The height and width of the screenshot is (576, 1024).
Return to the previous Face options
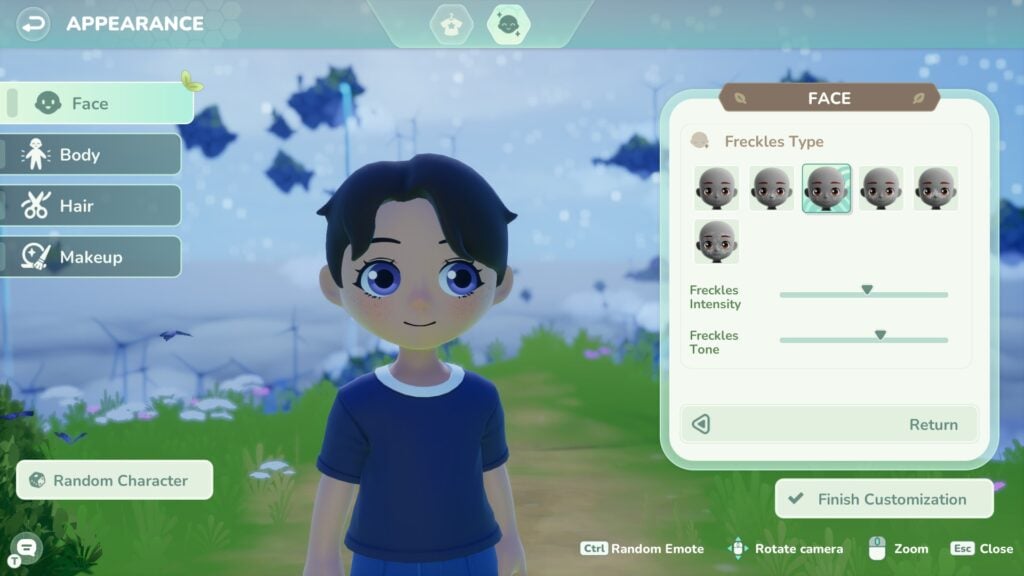pos(829,424)
